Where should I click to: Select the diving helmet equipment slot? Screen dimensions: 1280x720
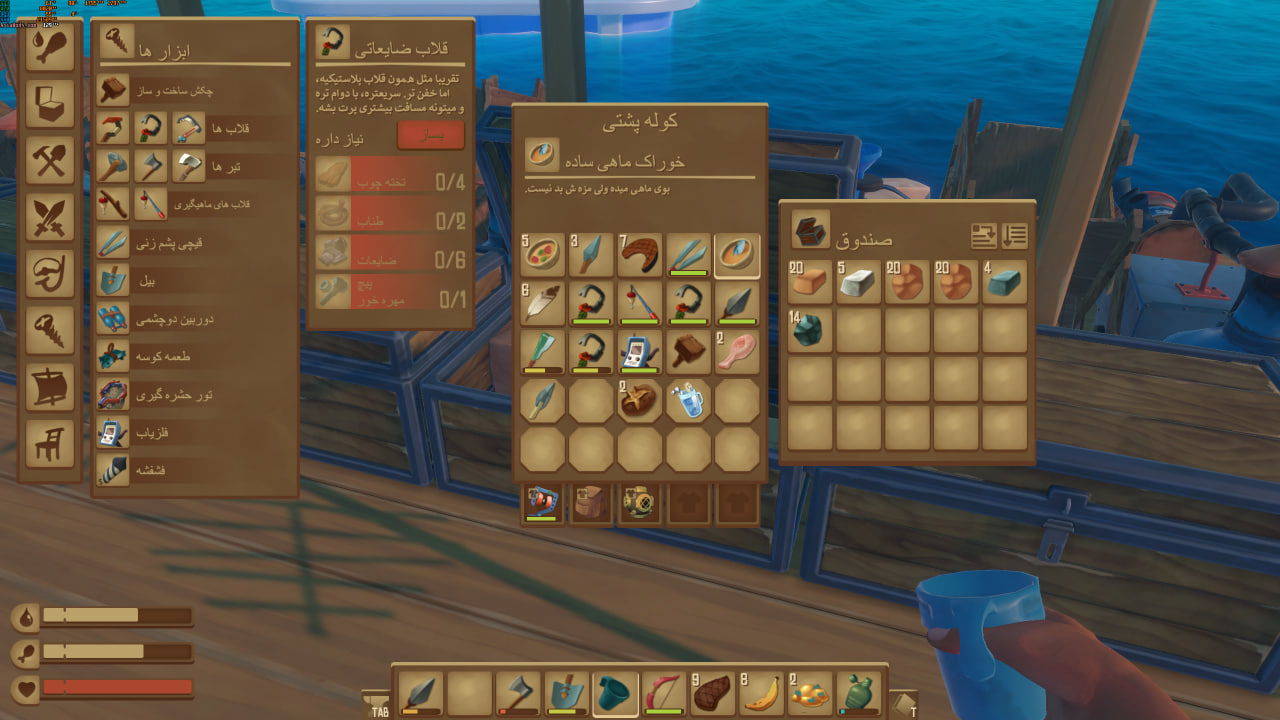(x=638, y=502)
